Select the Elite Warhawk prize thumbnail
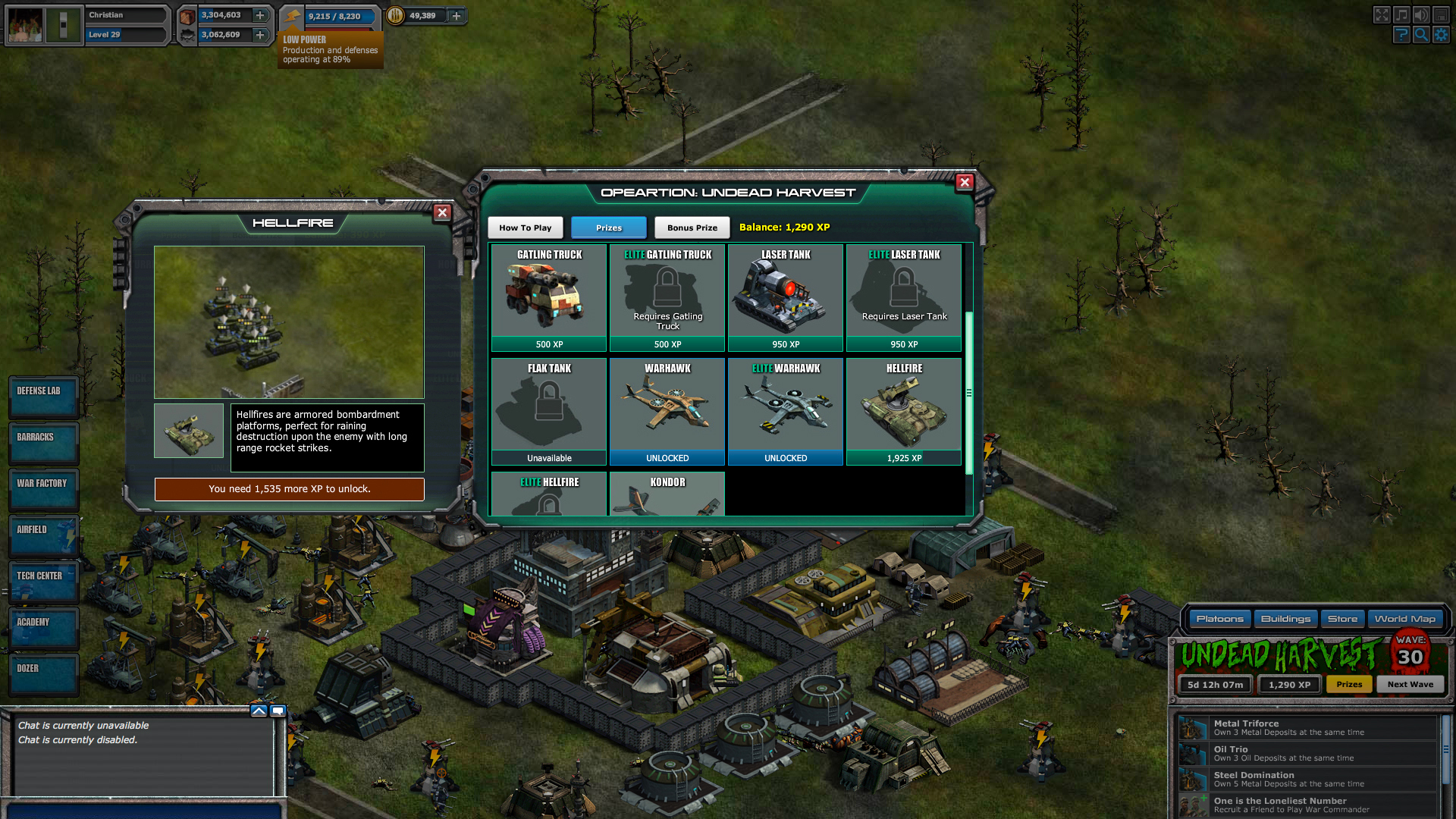 (785, 406)
